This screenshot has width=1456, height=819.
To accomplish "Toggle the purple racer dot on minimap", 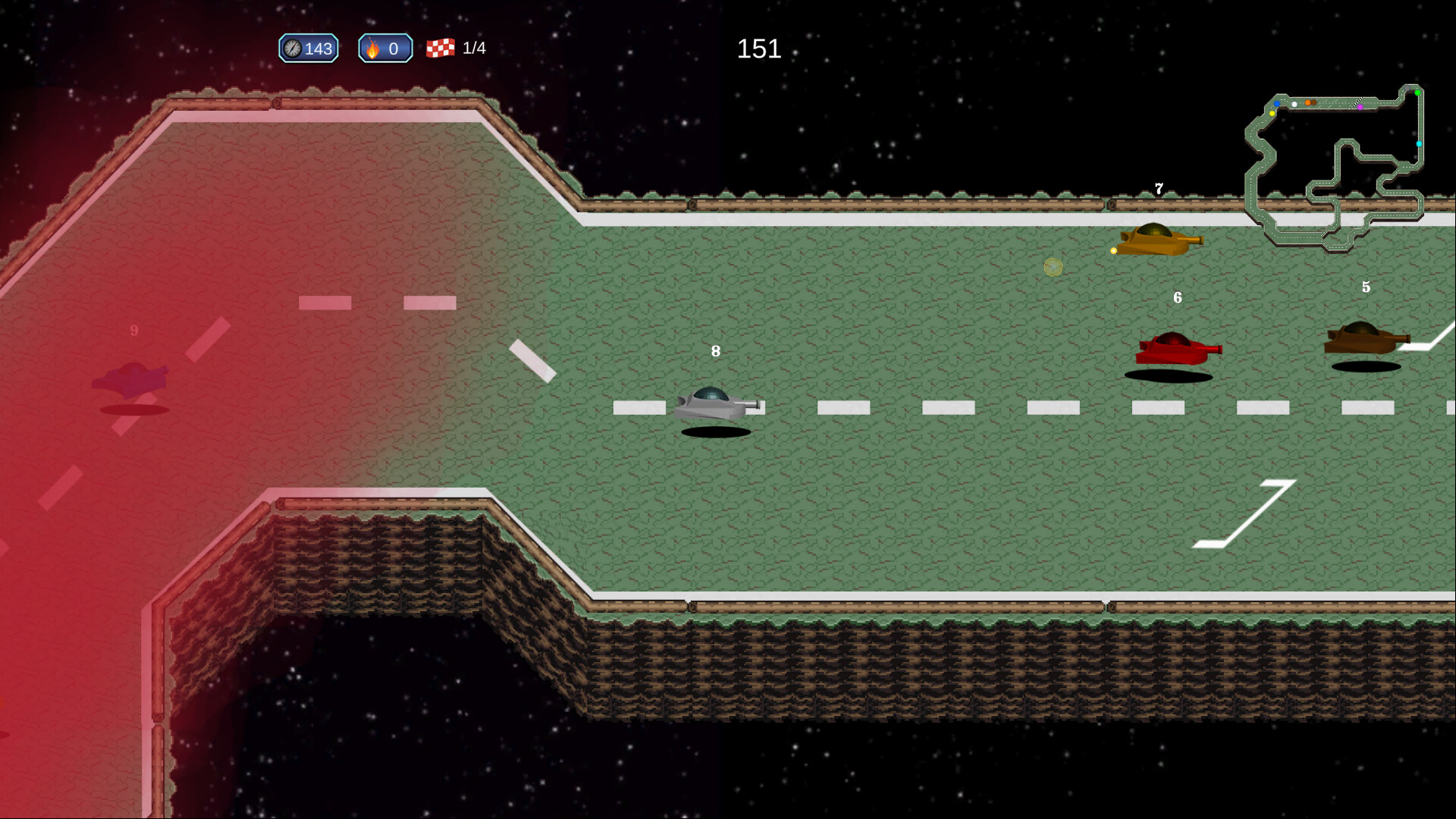I will (1360, 107).
